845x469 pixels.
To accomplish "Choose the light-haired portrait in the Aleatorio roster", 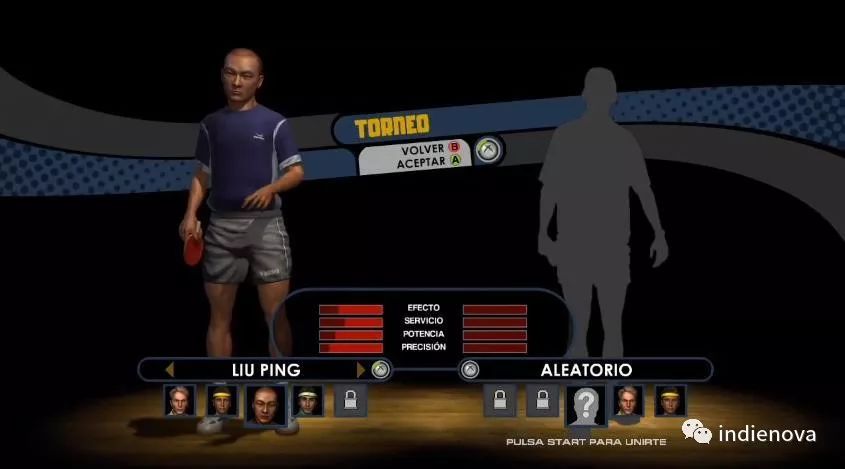I will (x=628, y=400).
